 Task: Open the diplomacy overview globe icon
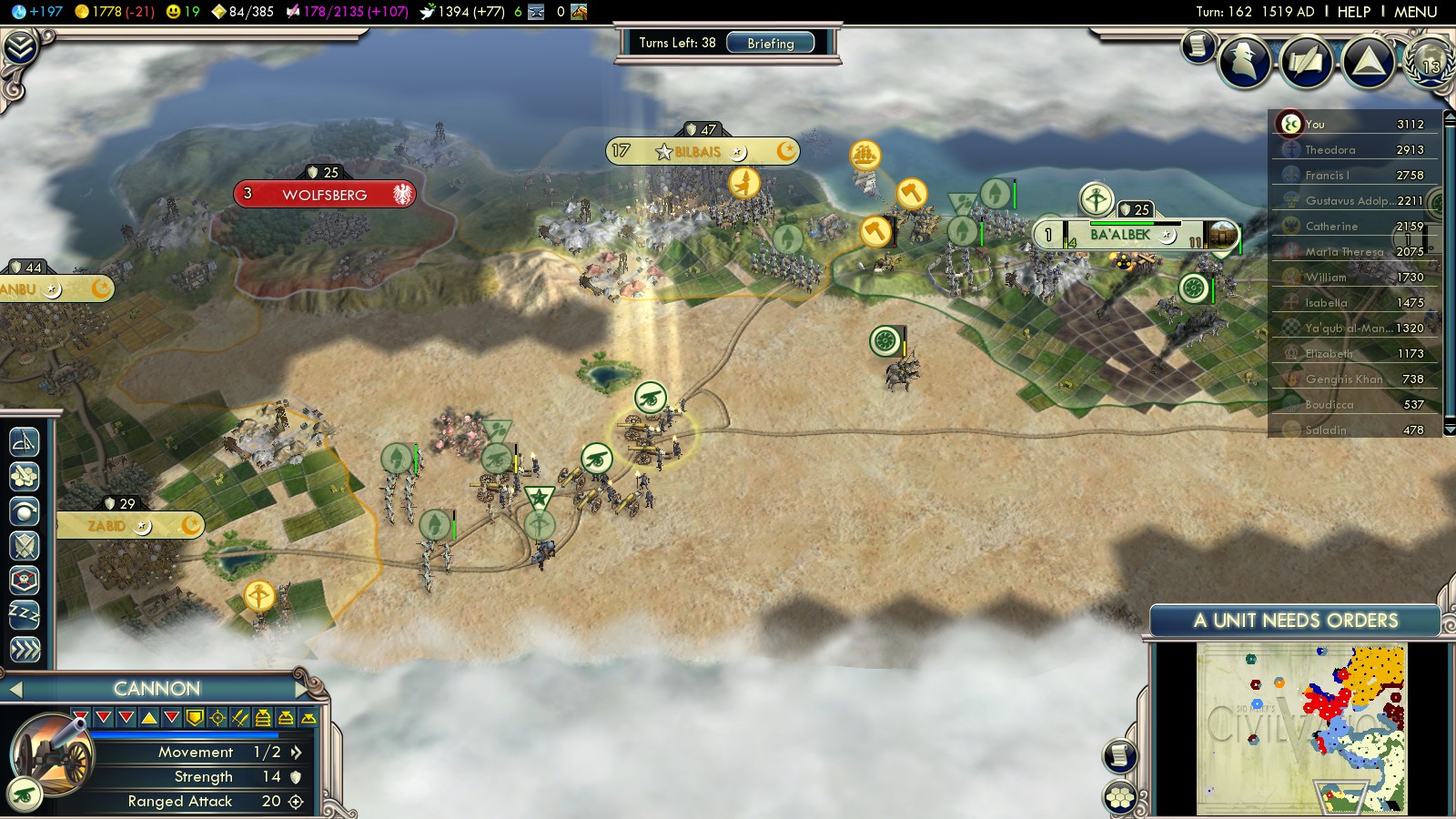pyautogui.click(x=1430, y=62)
